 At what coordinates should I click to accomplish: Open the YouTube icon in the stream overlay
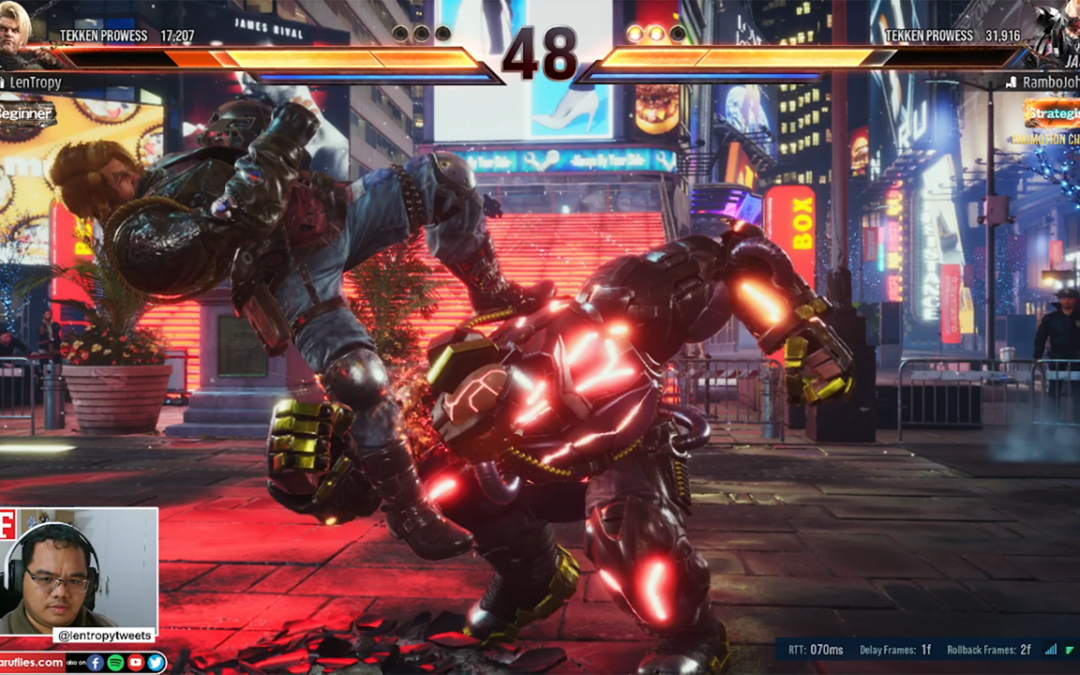pos(136,662)
